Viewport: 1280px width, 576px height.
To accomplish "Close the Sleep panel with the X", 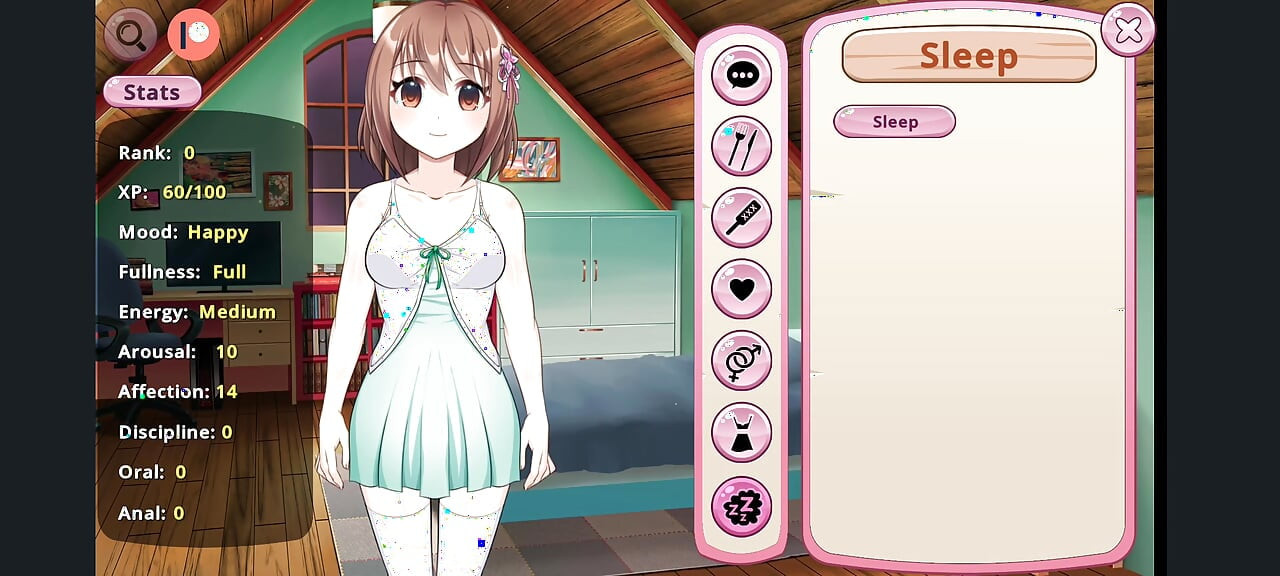I will pos(1128,31).
